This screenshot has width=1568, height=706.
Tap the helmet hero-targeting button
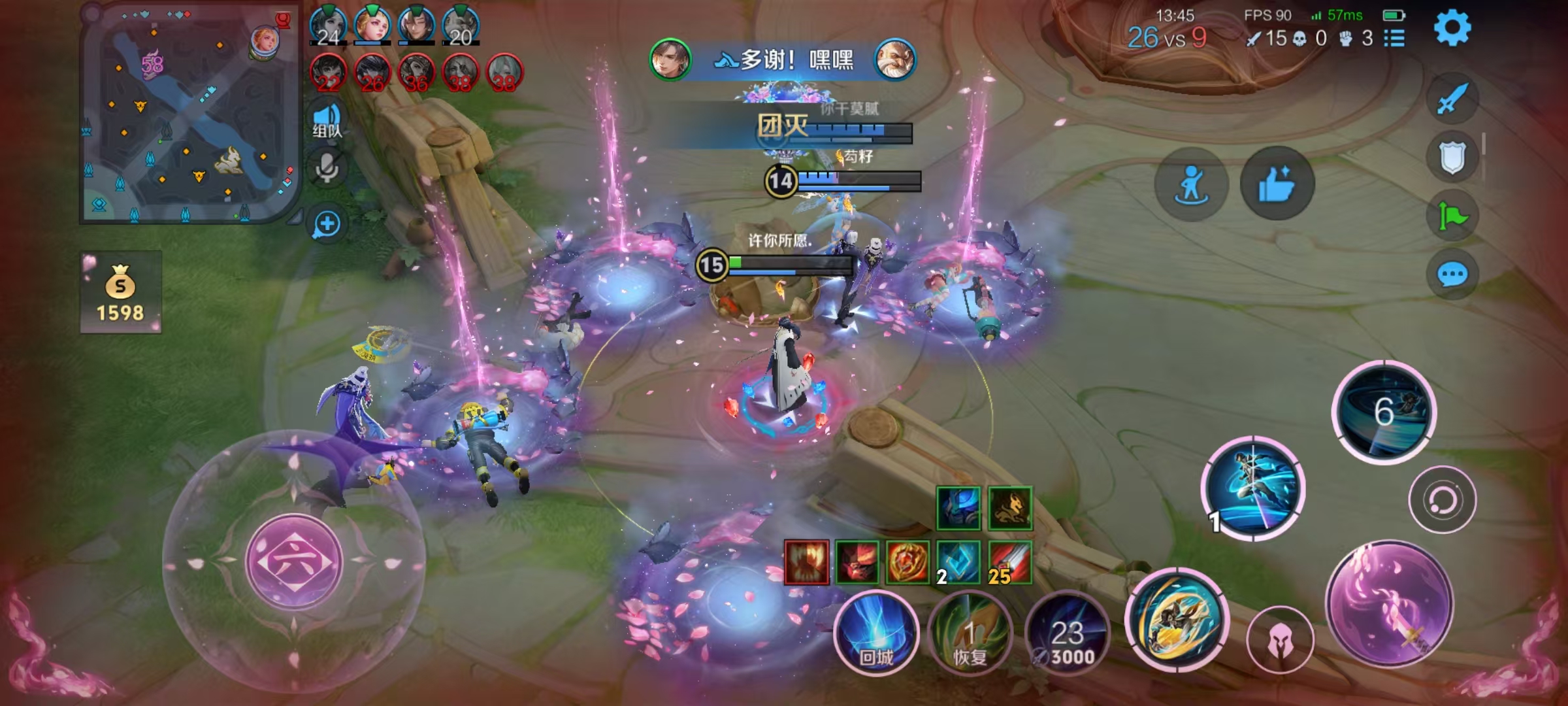click(x=1280, y=641)
